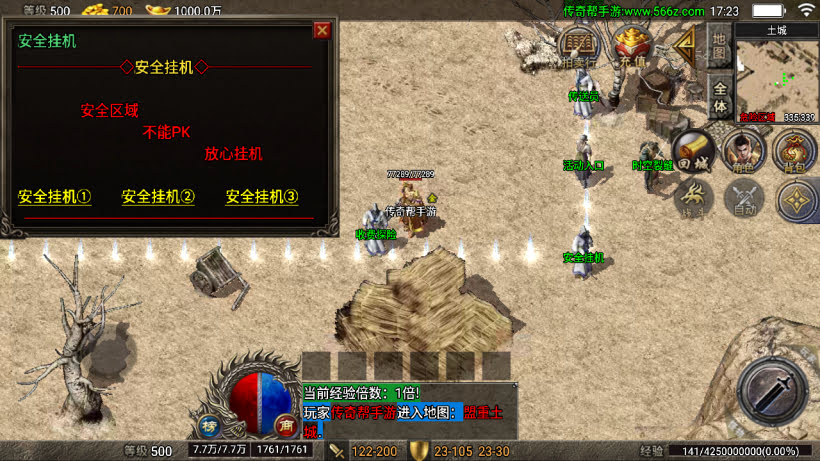Choose the 安全挂机② option
This screenshot has width=820, height=461.
tap(158, 197)
